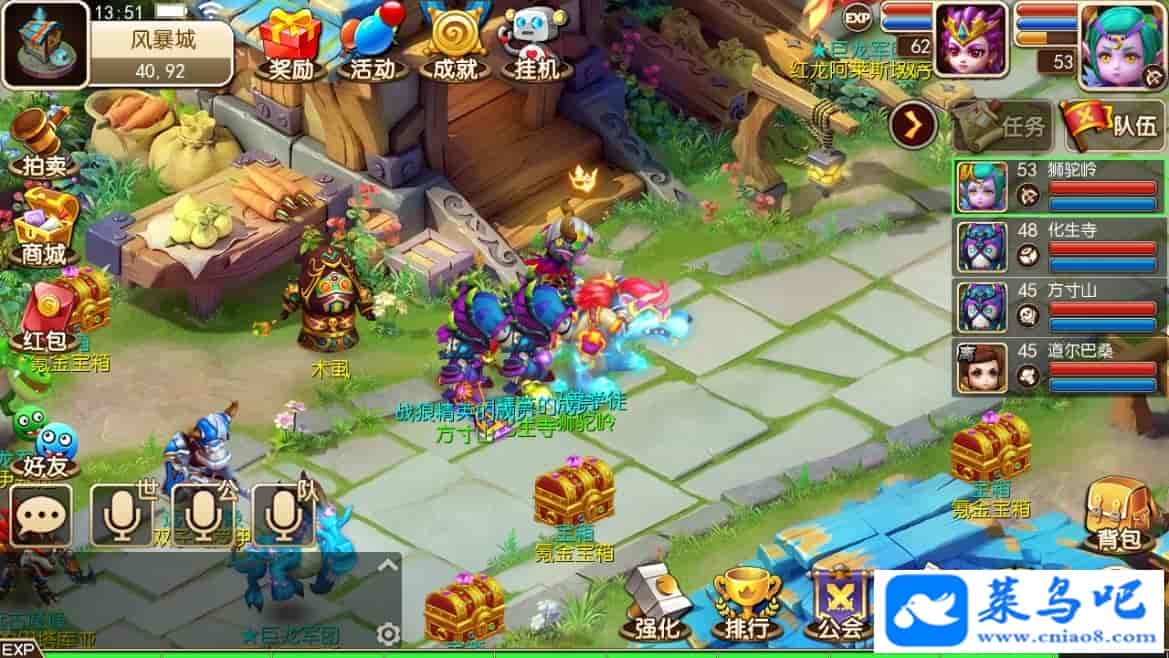Viewport: 1169px width, 658px height.
Task: Tap the 世 world voice microphone
Action: [122, 515]
